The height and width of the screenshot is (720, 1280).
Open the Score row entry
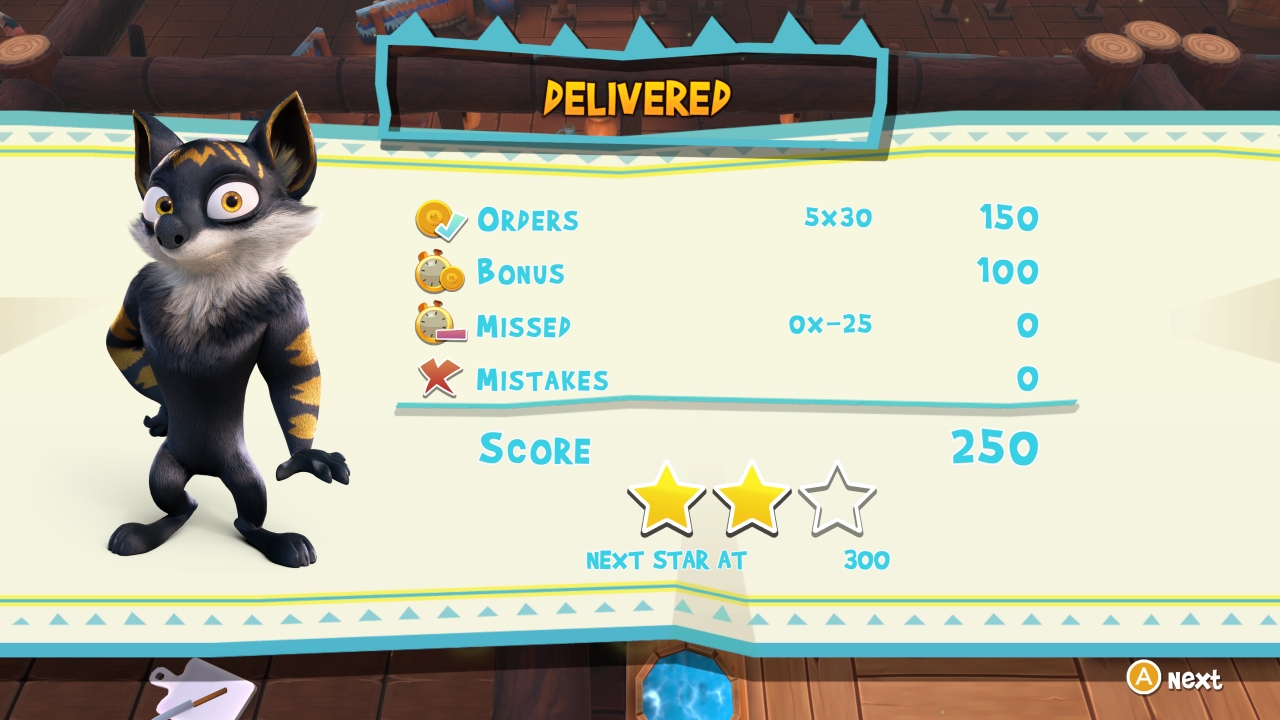click(x=537, y=450)
